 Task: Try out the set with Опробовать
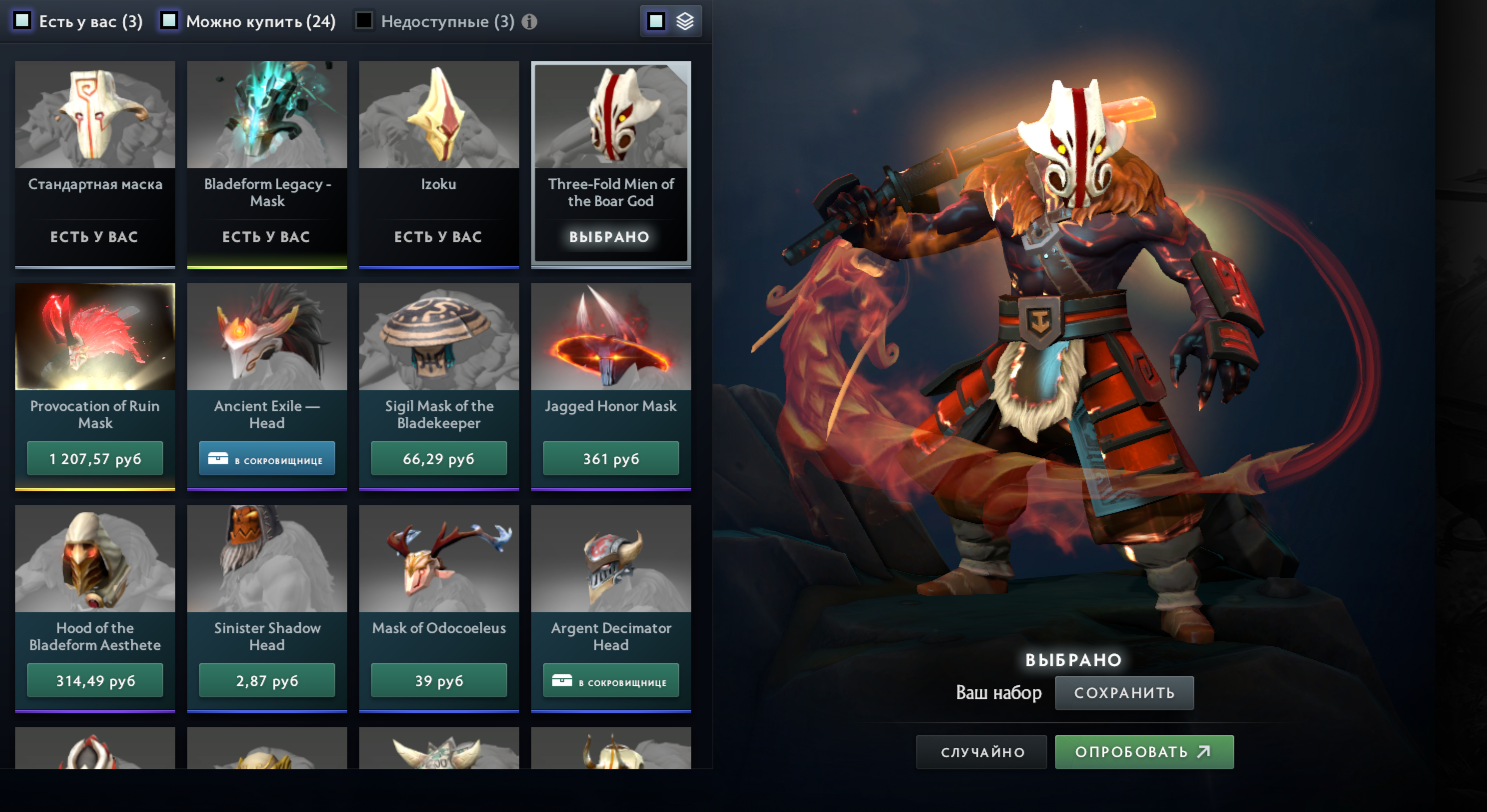click(1144, 752)
